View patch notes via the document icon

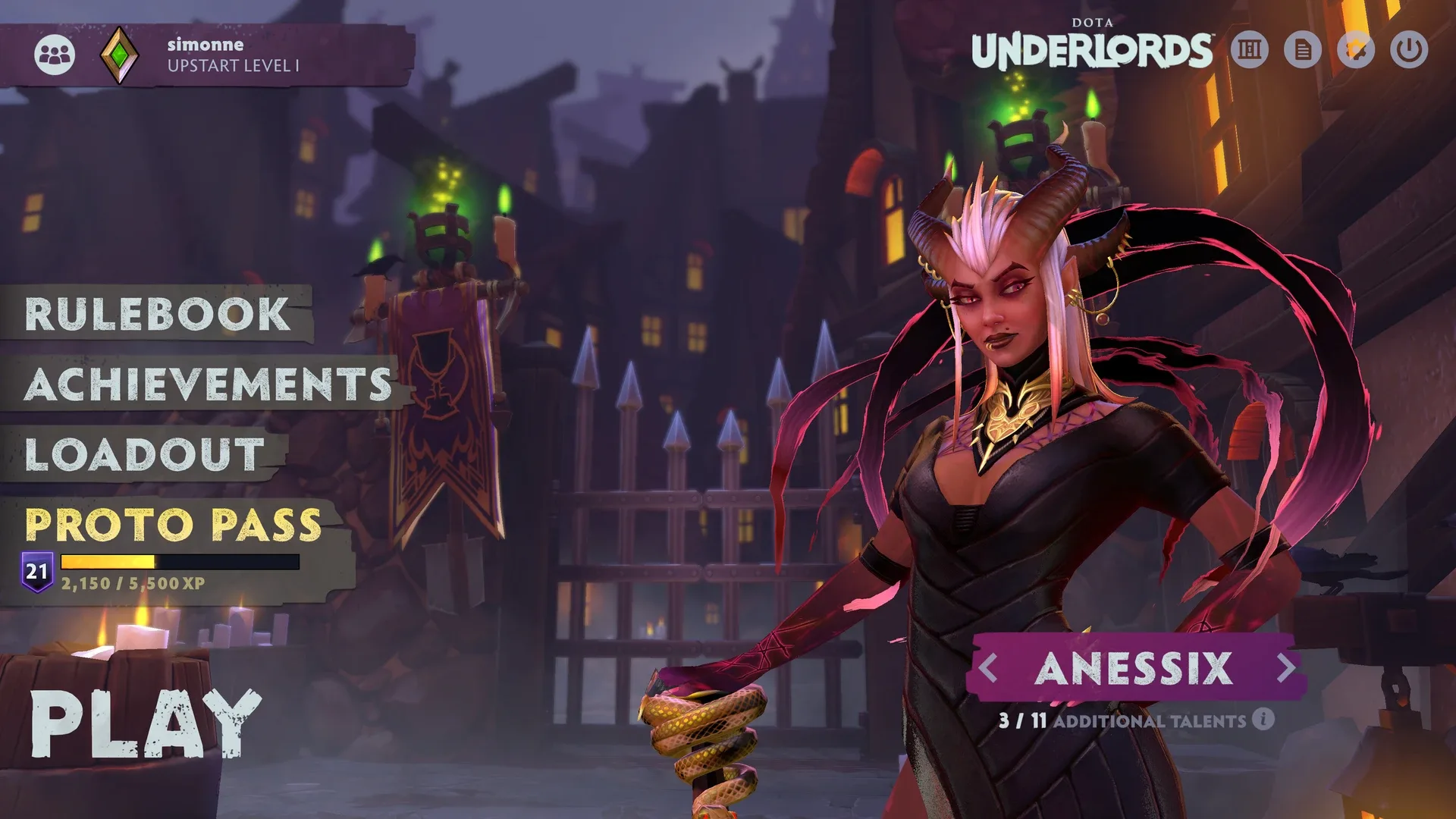(x=1303, y=49)
